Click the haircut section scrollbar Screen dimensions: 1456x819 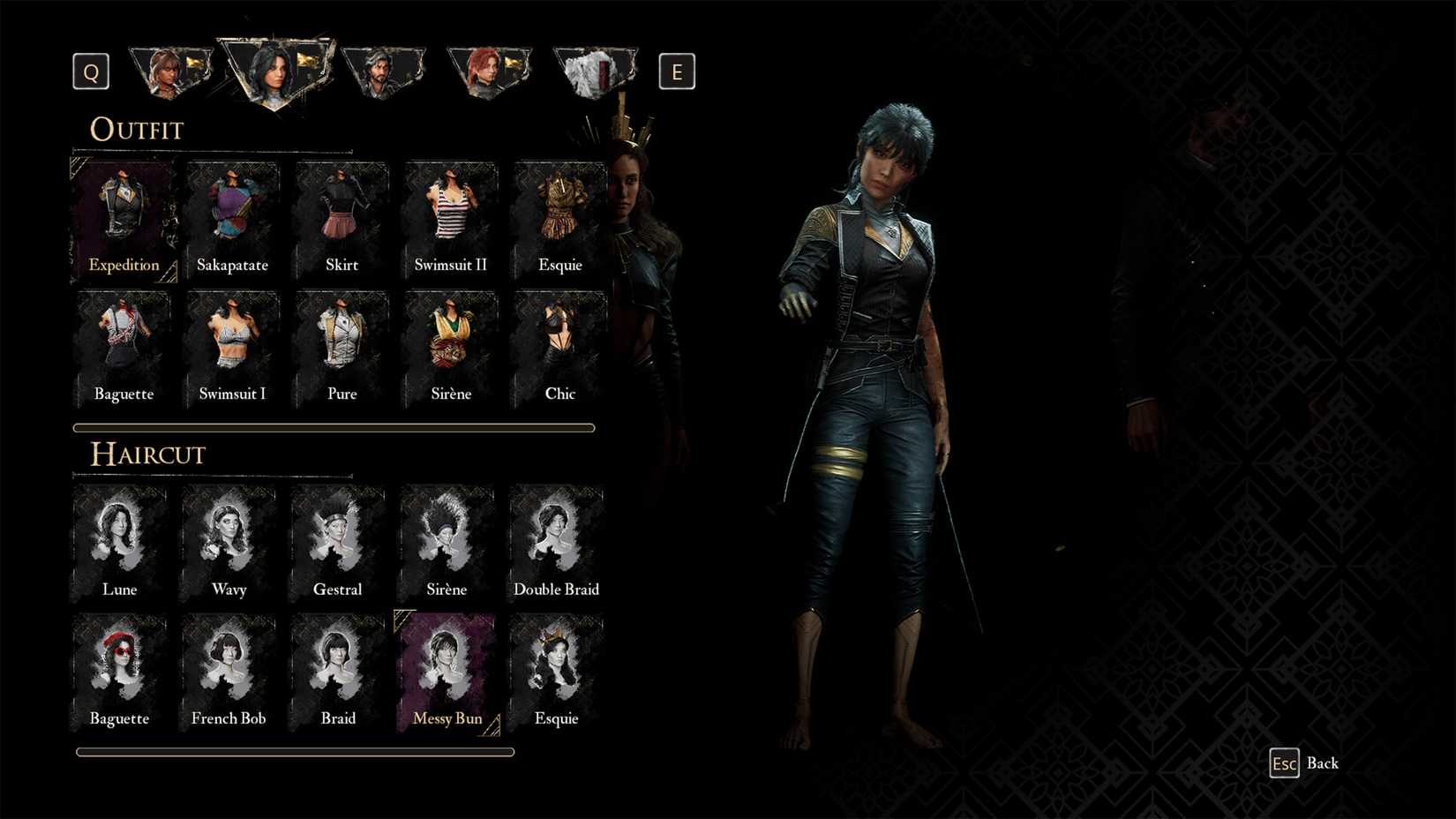pos(295,752)
